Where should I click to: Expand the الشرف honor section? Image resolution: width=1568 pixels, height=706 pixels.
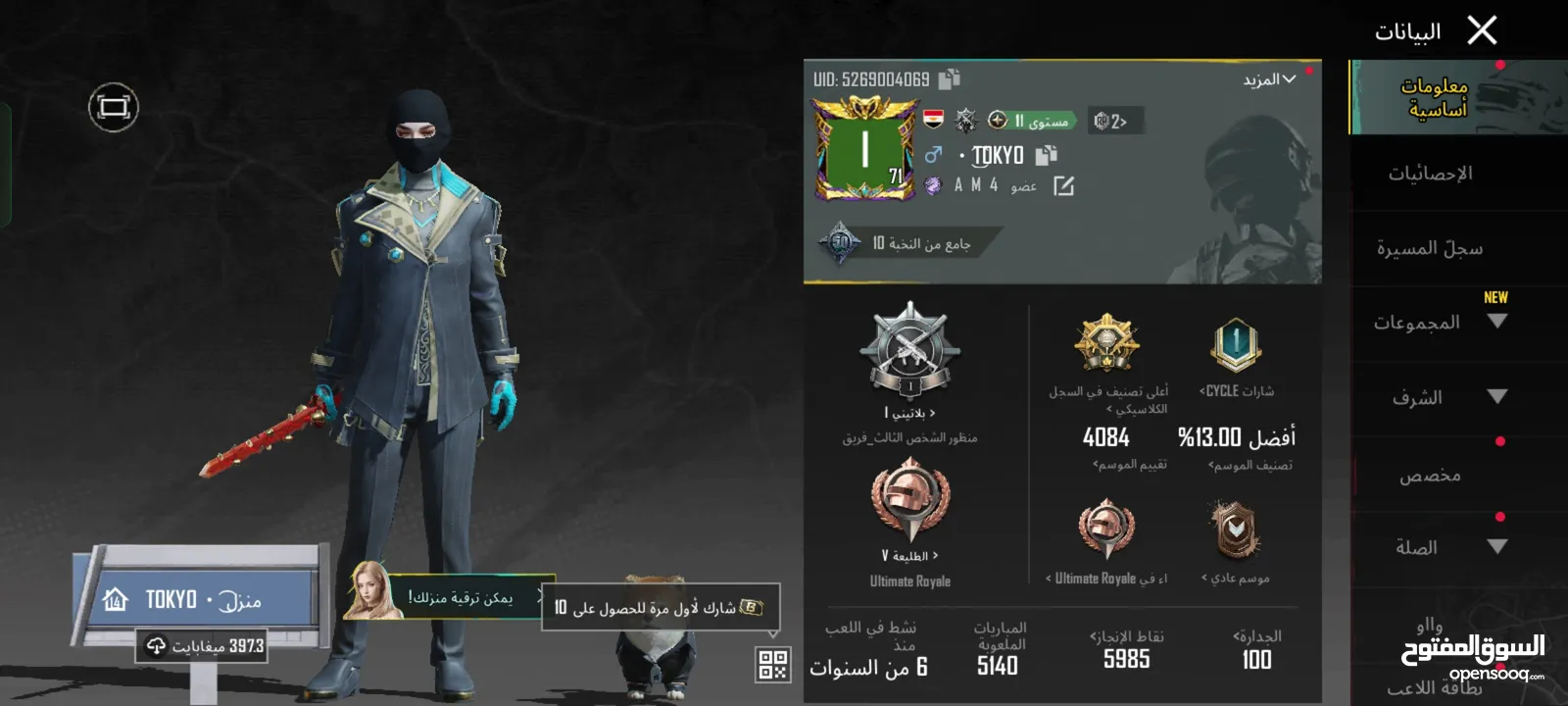tap(1438, 397)
